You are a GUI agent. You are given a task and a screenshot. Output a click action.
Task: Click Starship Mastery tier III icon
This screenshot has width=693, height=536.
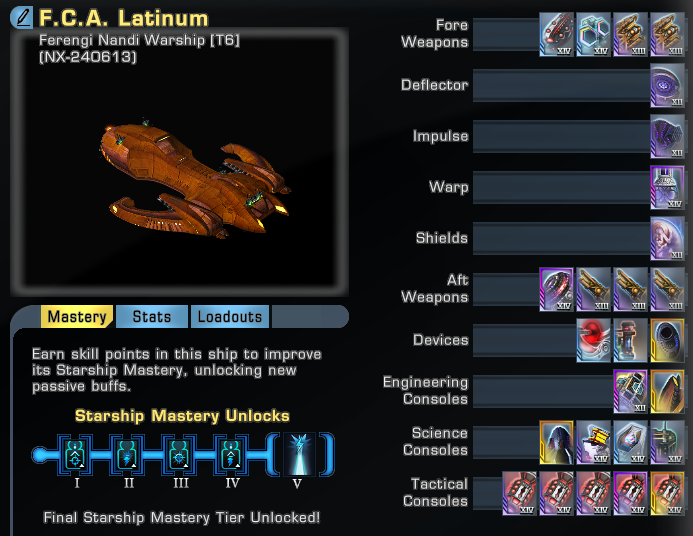[180, 453]
